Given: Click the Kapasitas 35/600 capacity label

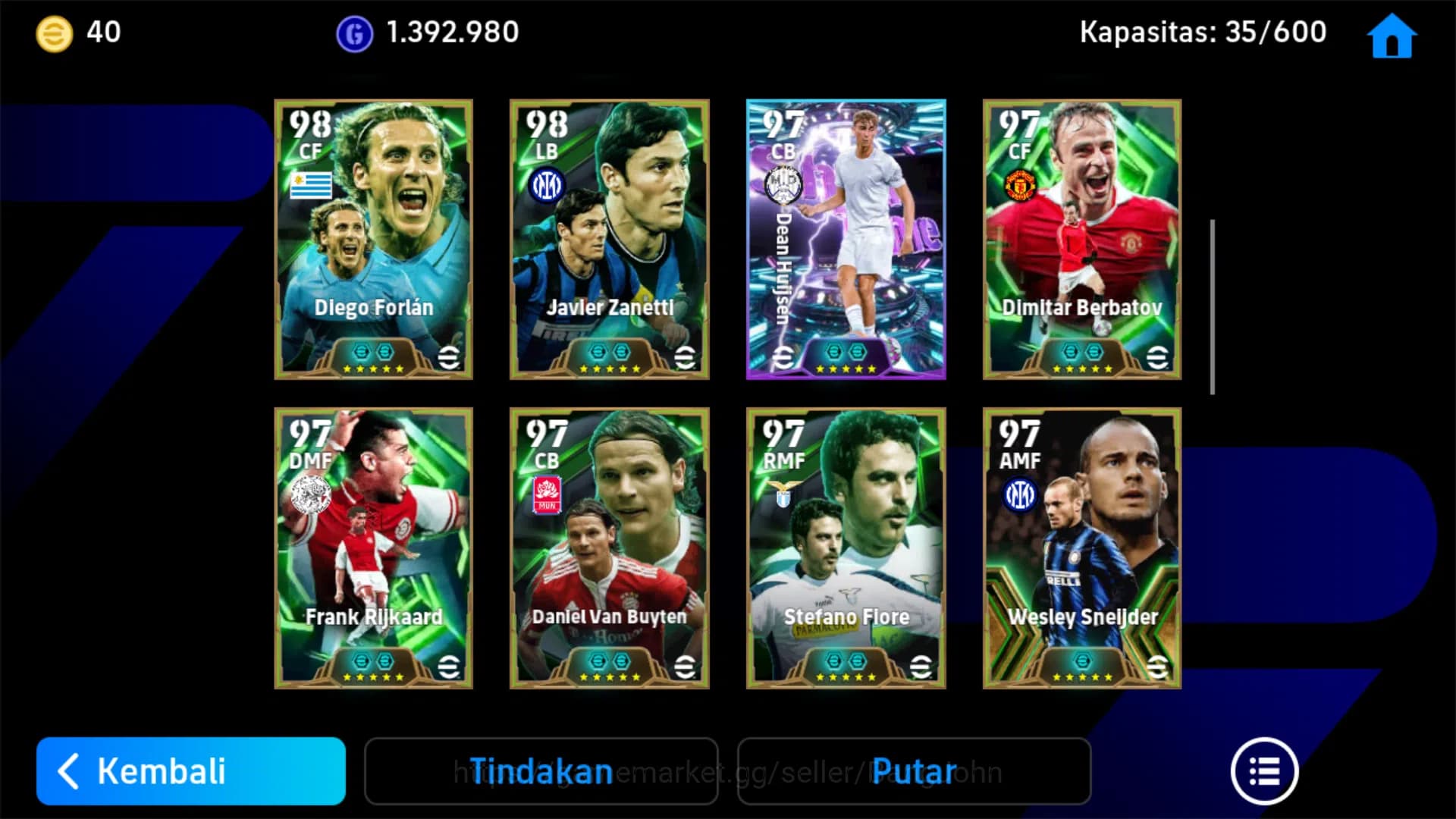Looking at the screenshot, I should click(1203, 32).
